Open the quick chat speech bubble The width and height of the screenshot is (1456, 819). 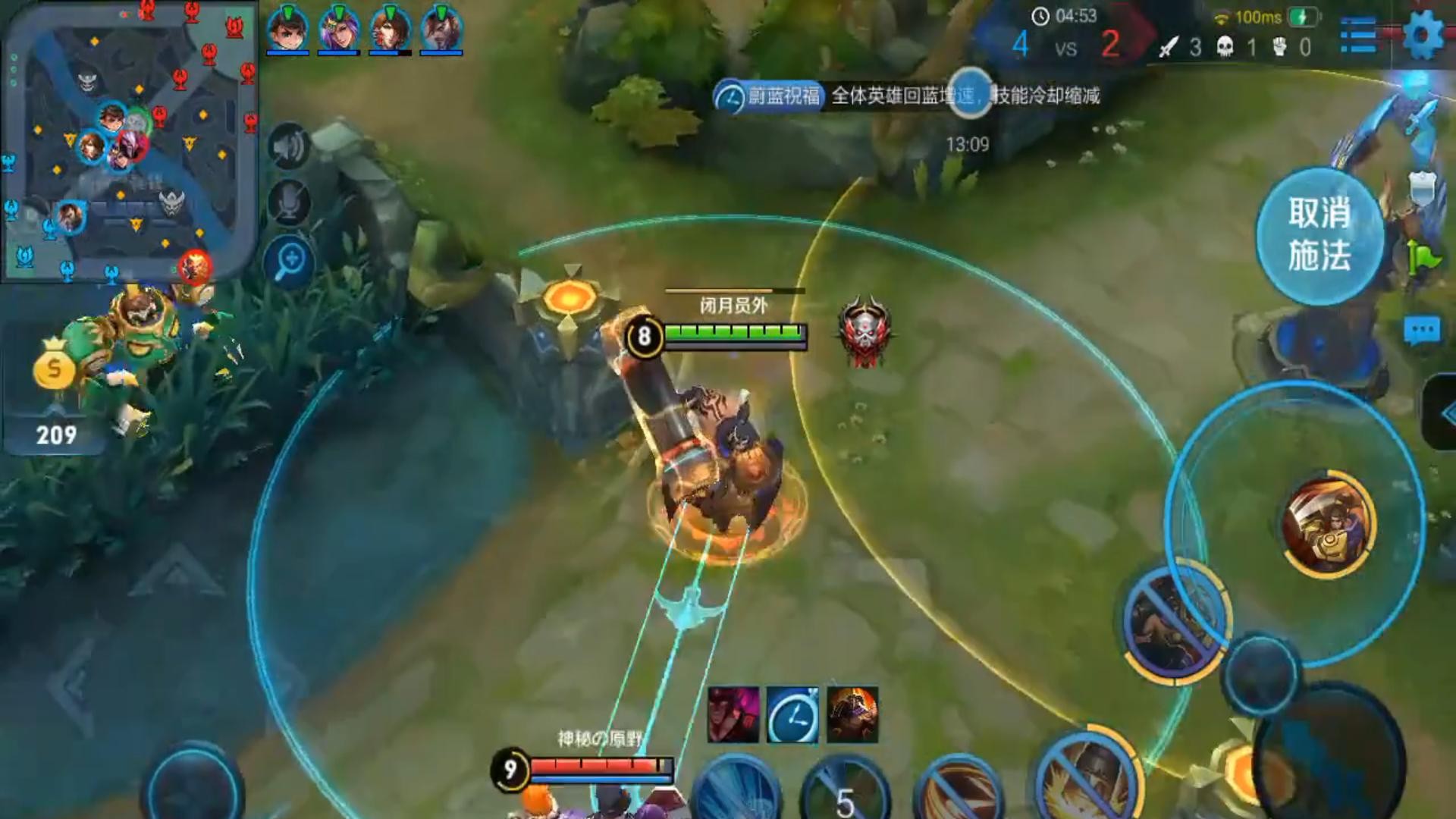click(x=1421, y=331)
